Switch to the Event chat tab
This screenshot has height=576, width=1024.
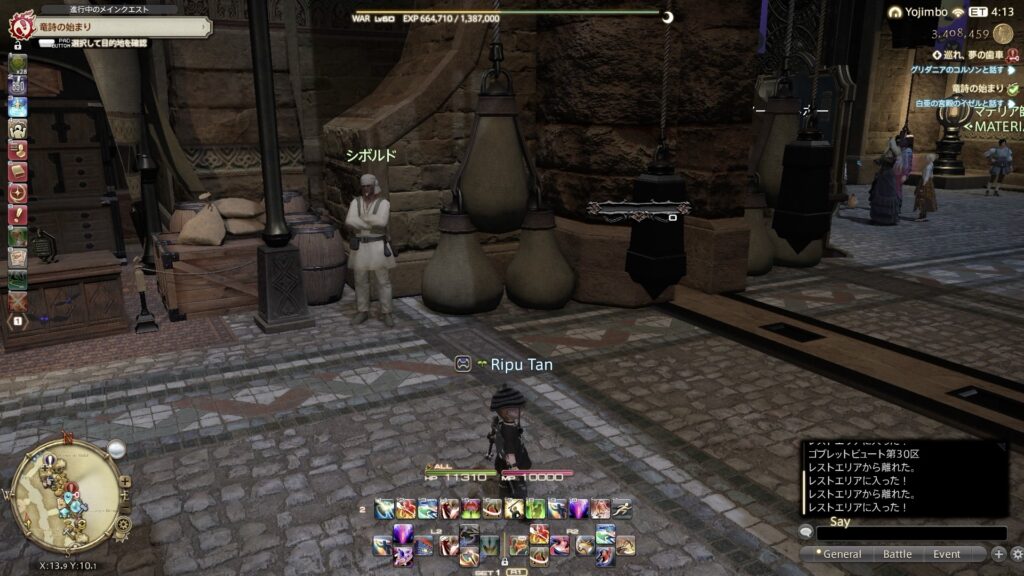(x=947, y=554)
